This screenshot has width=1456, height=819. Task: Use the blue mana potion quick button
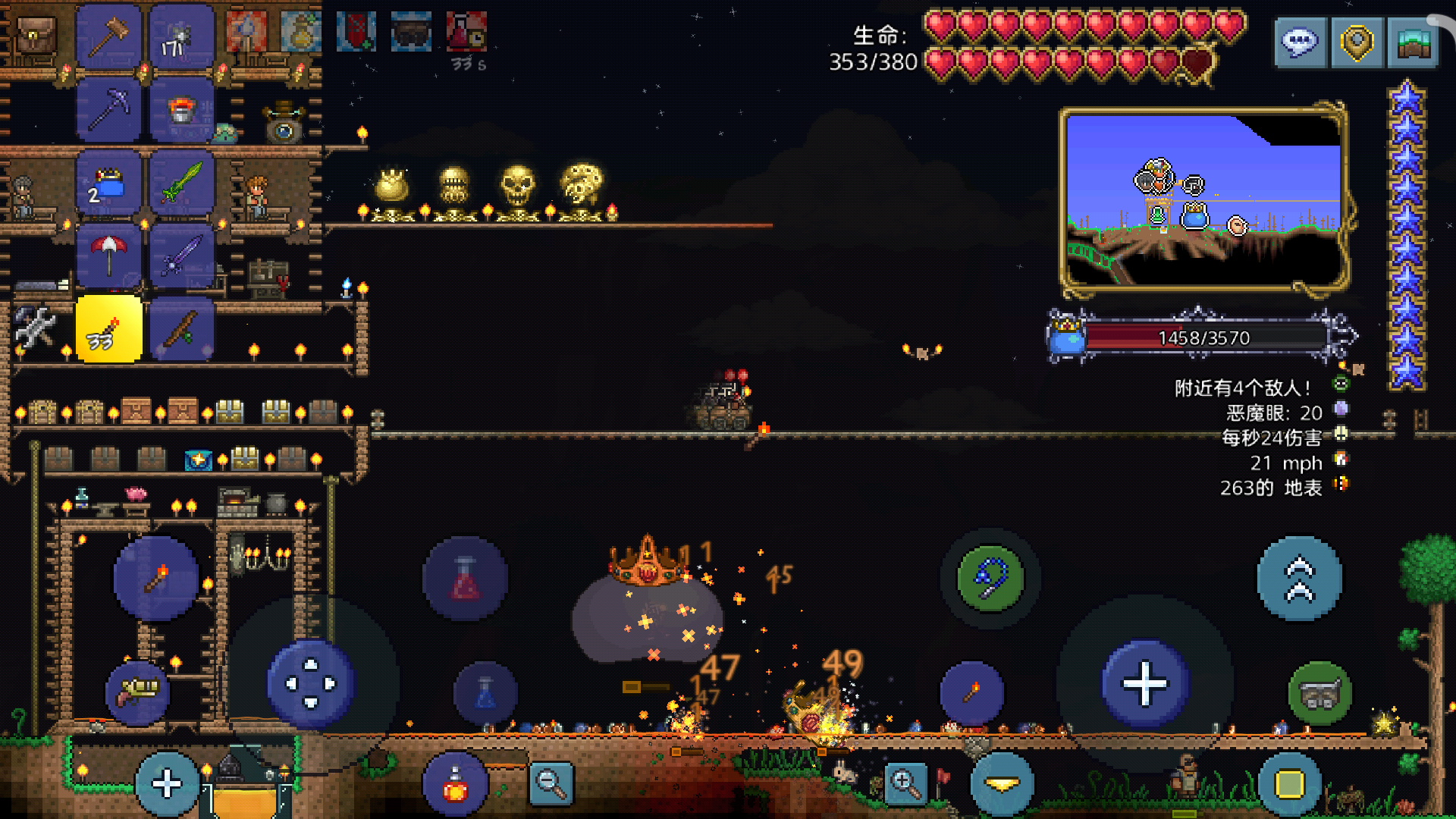(485, 694)
